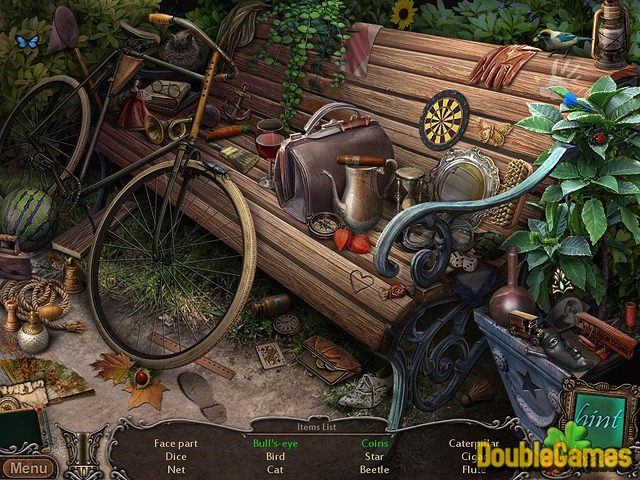Select 'Beetle' from the items list

[x=375, y=469]
